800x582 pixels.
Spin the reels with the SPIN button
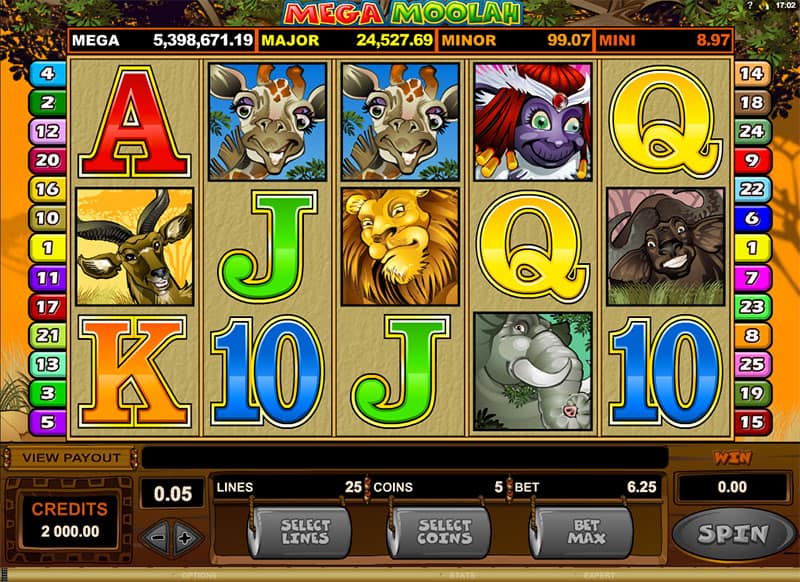(733, 533)
